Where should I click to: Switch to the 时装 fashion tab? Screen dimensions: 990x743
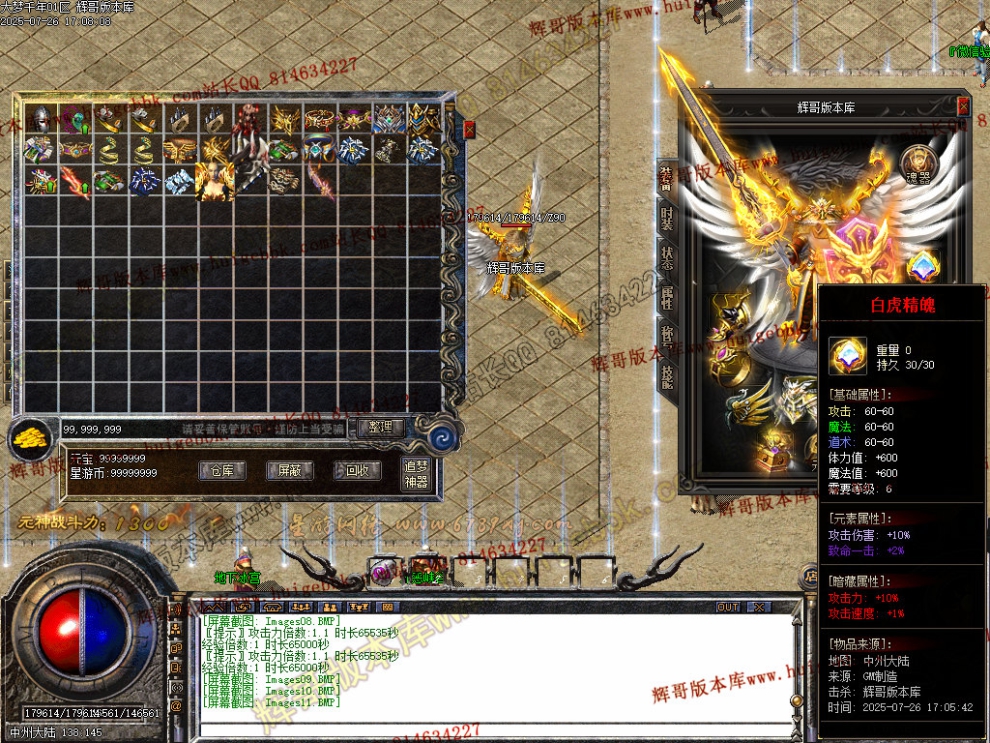[x=667, y=219]
